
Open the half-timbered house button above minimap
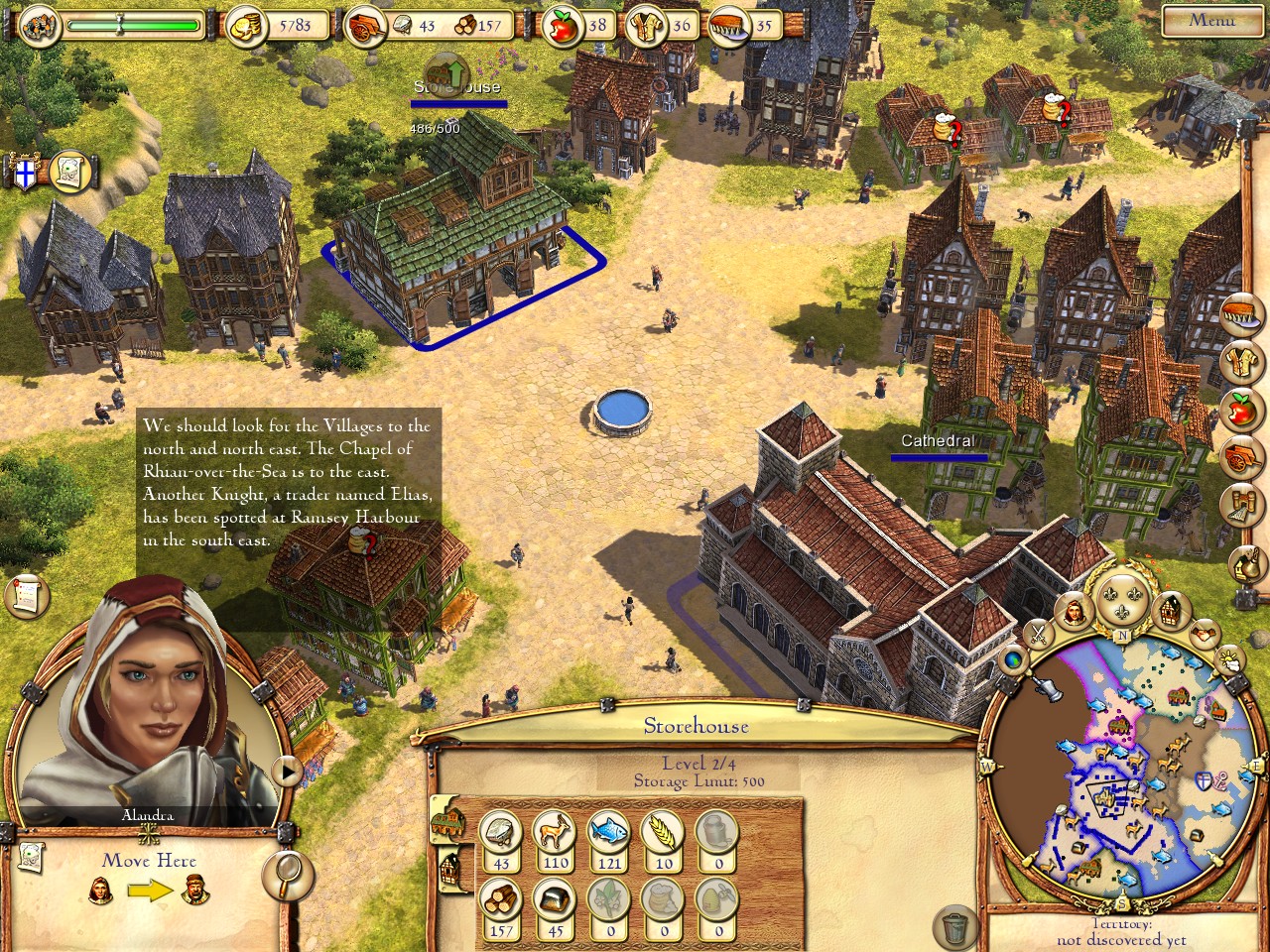[x=1172, y=609]
